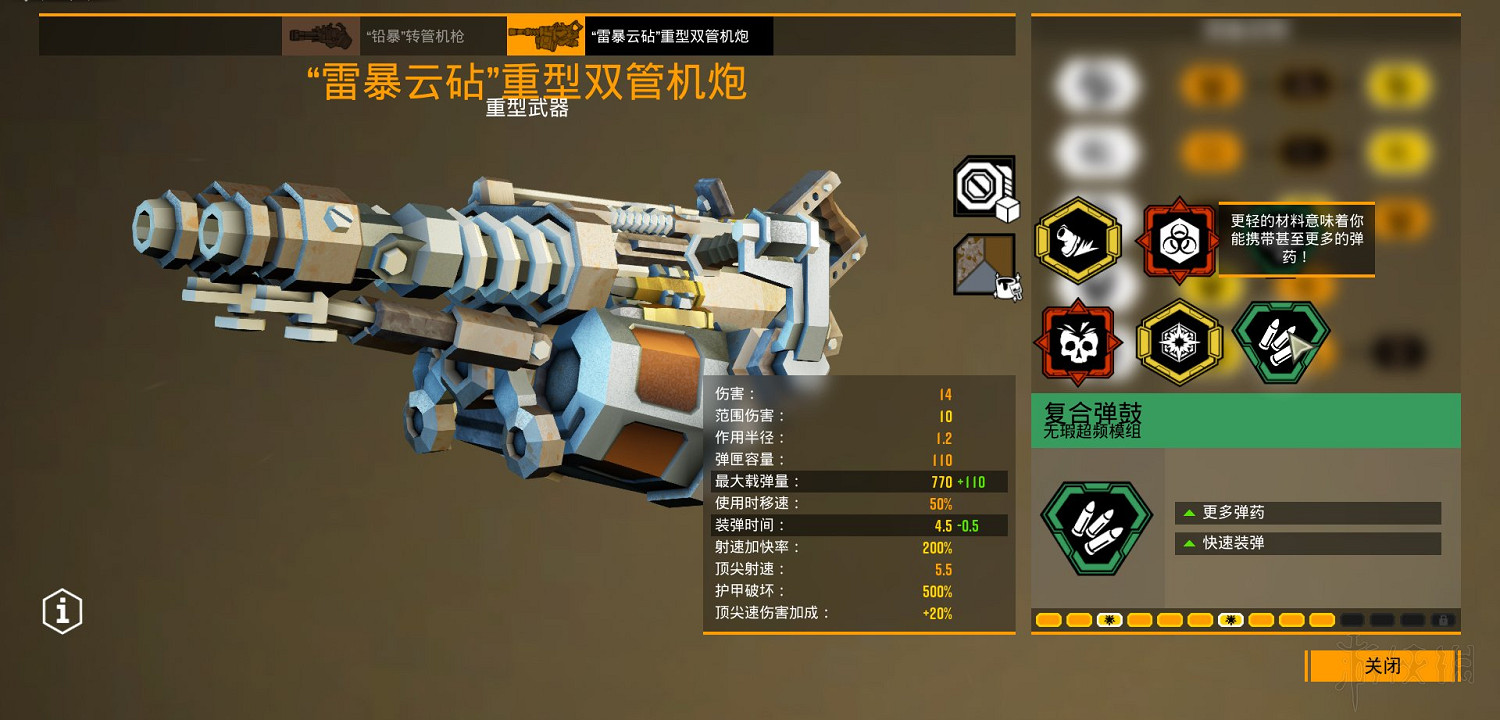Screen dimensions: 1500x720
Task: Select the yellow starburst mod icon
Action: [1180, 341]
